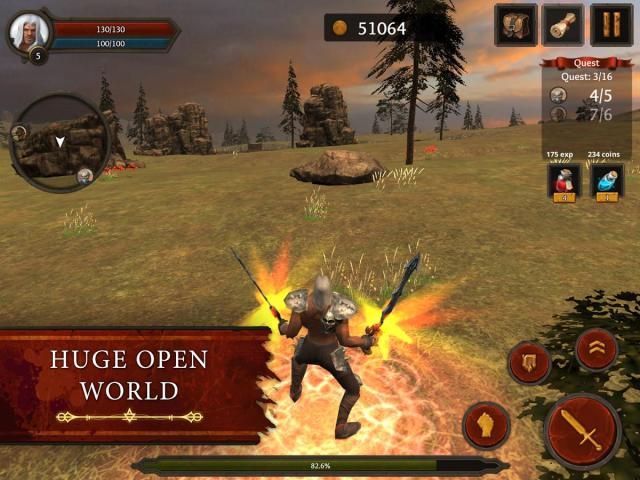Open the quest scroll journal
This screenshot has width=640, height=480.
563,25
